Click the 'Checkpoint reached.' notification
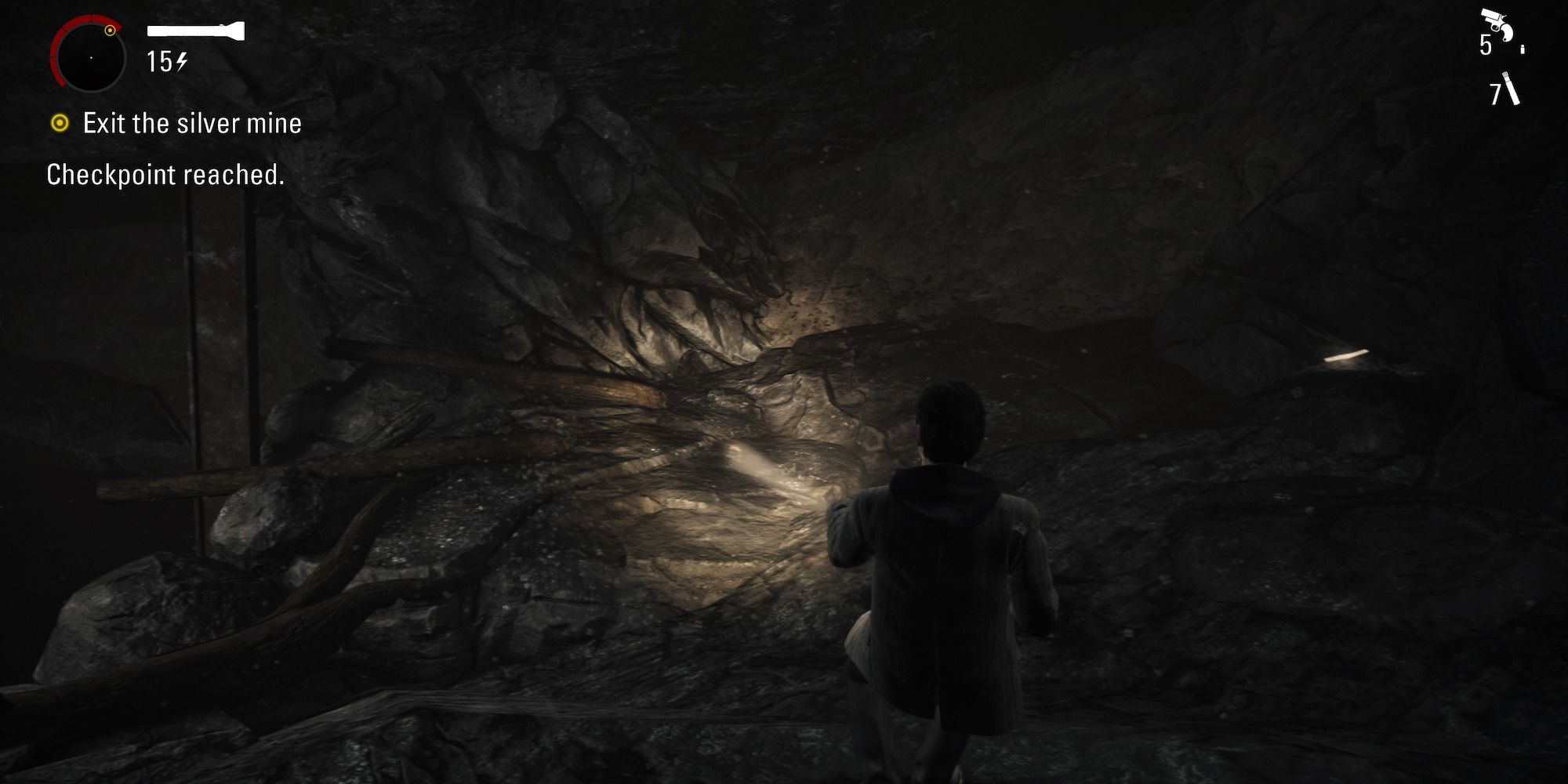This screenshot has height=784, width=1568. tap(166, 174)
